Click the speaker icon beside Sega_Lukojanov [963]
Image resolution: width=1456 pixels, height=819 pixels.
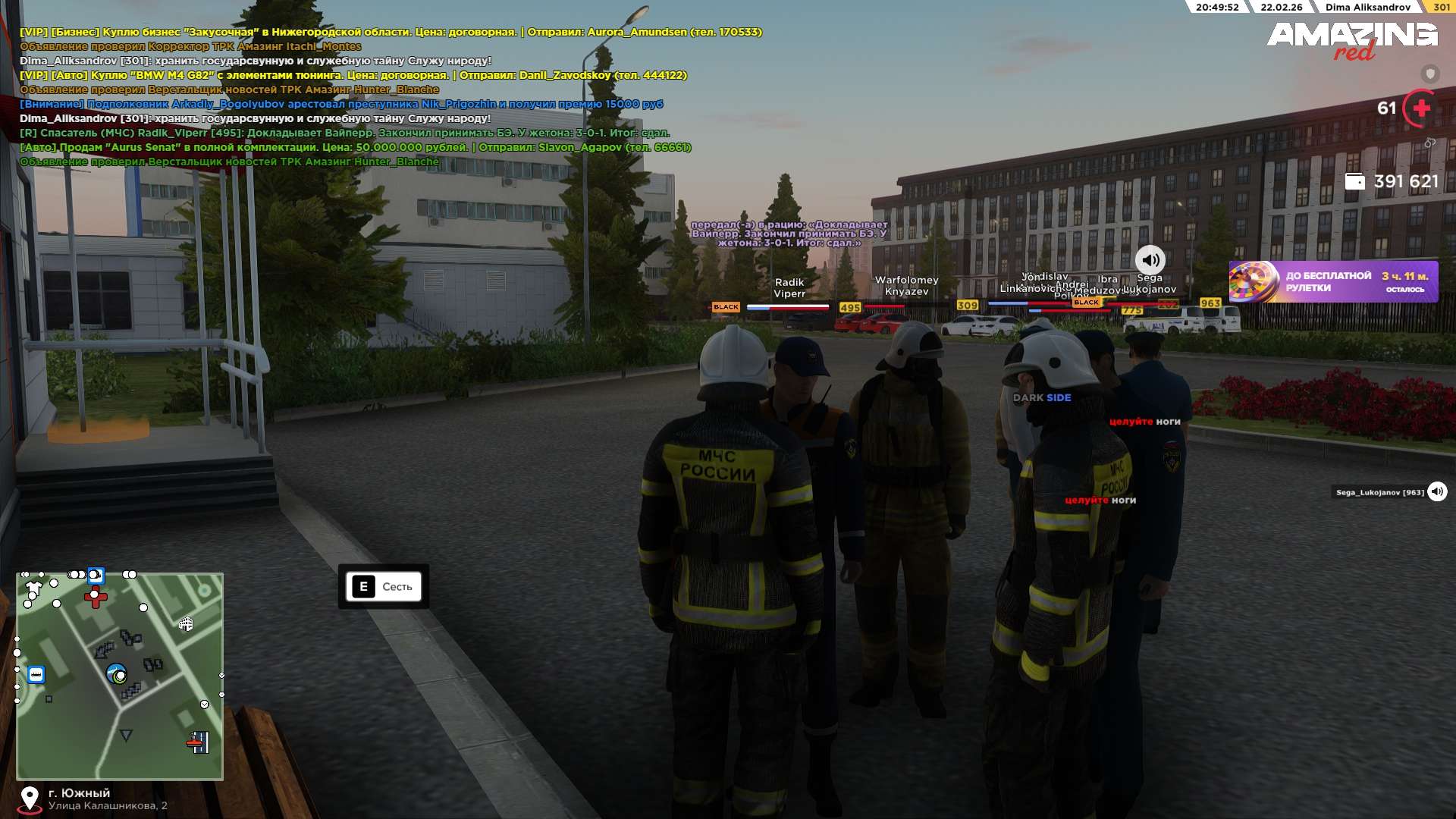1437,492
